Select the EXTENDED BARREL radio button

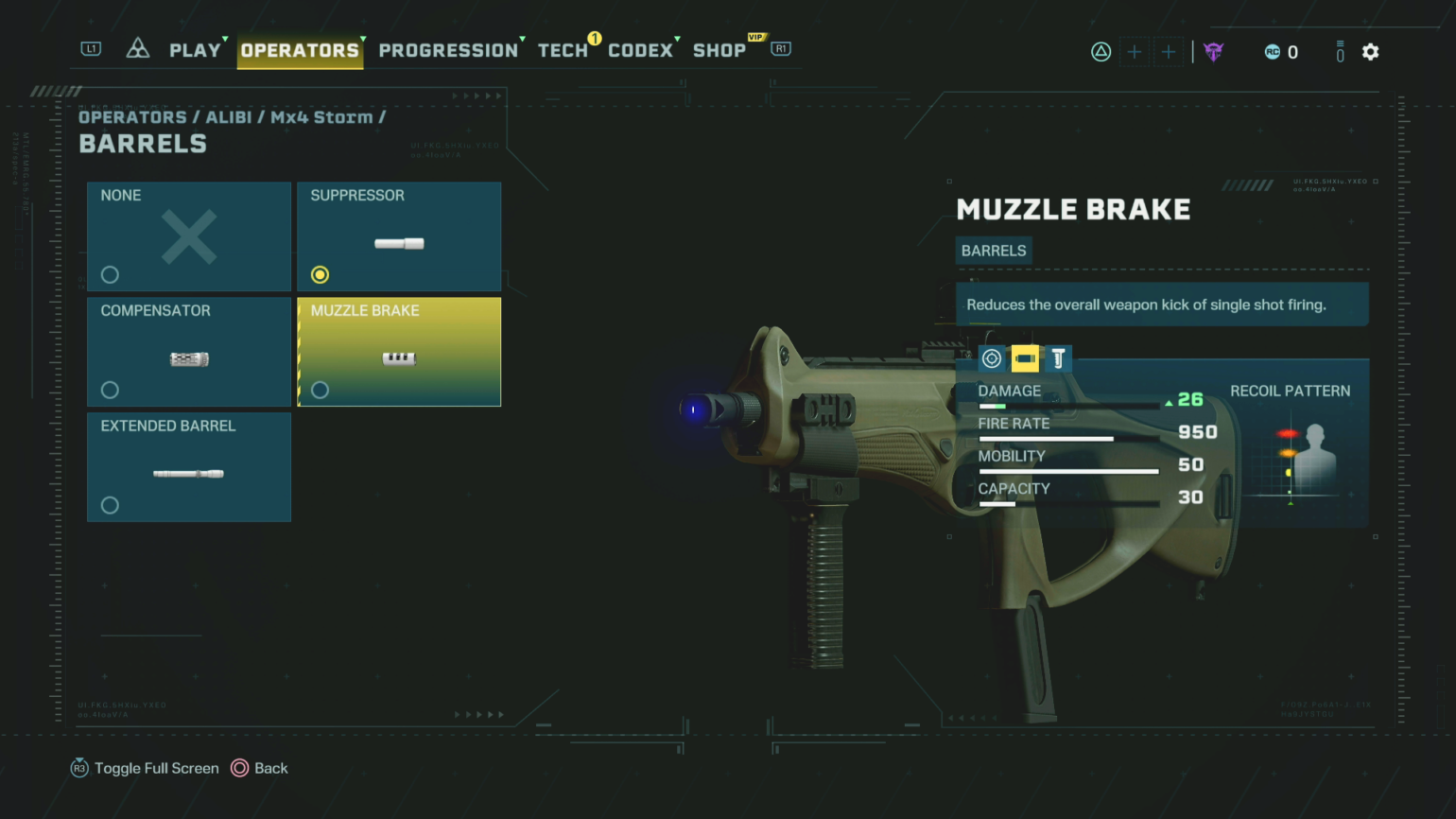(x=110, y=505)
